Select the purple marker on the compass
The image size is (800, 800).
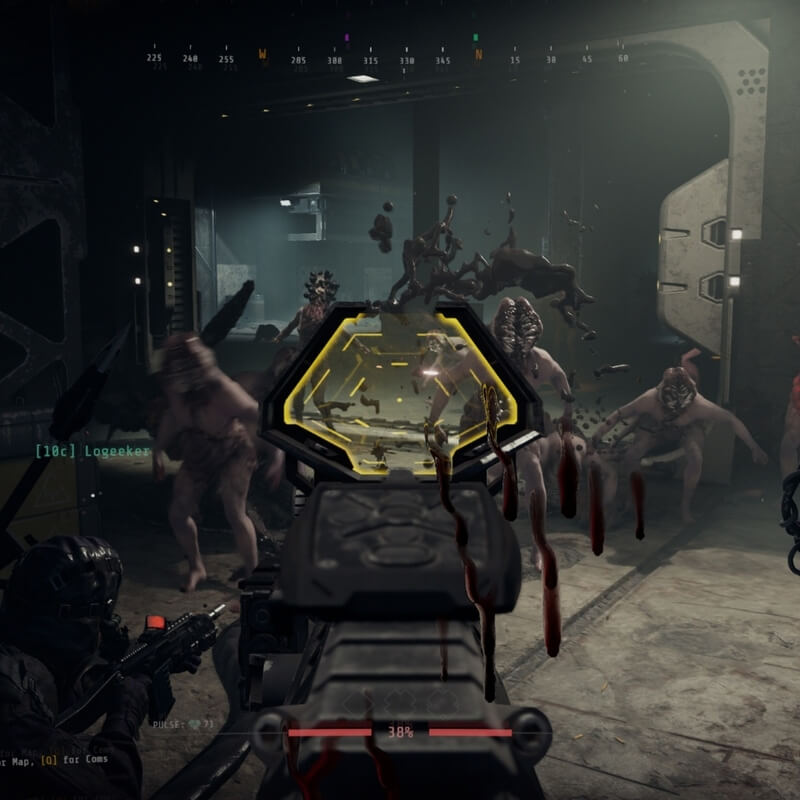pos(347,38)
